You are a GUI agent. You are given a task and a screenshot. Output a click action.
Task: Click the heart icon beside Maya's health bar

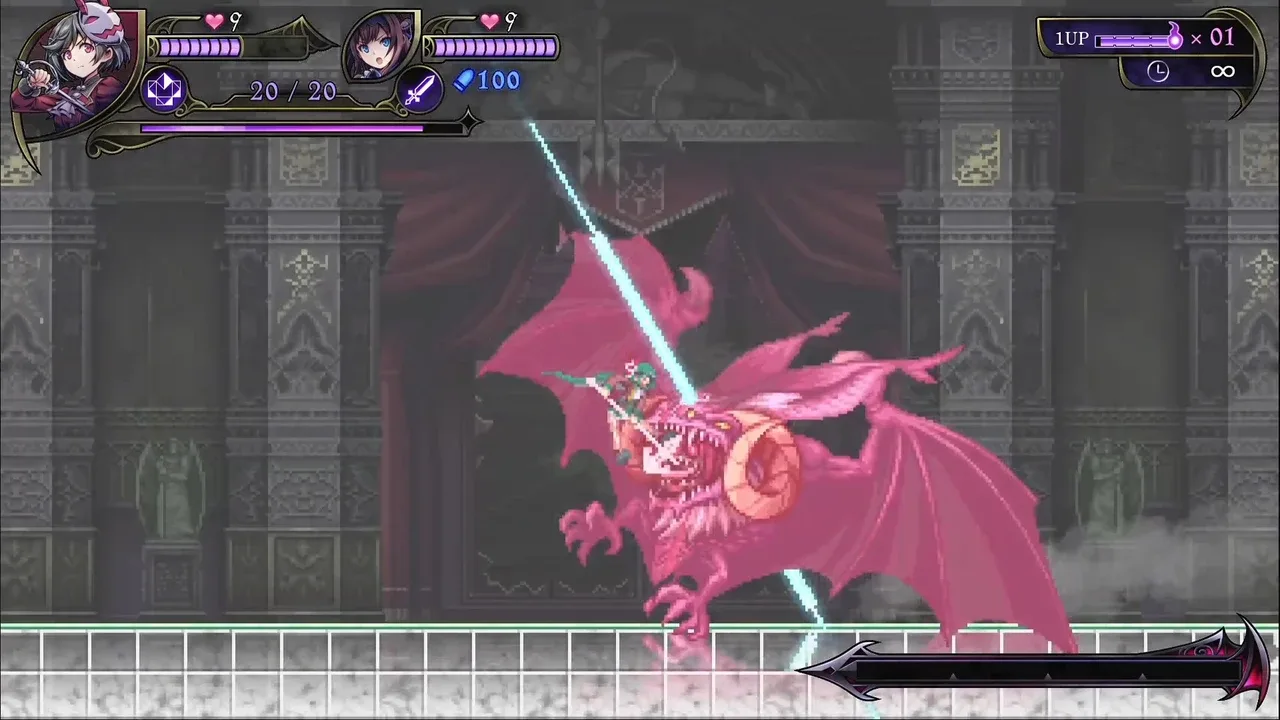(x=489, y=20)
